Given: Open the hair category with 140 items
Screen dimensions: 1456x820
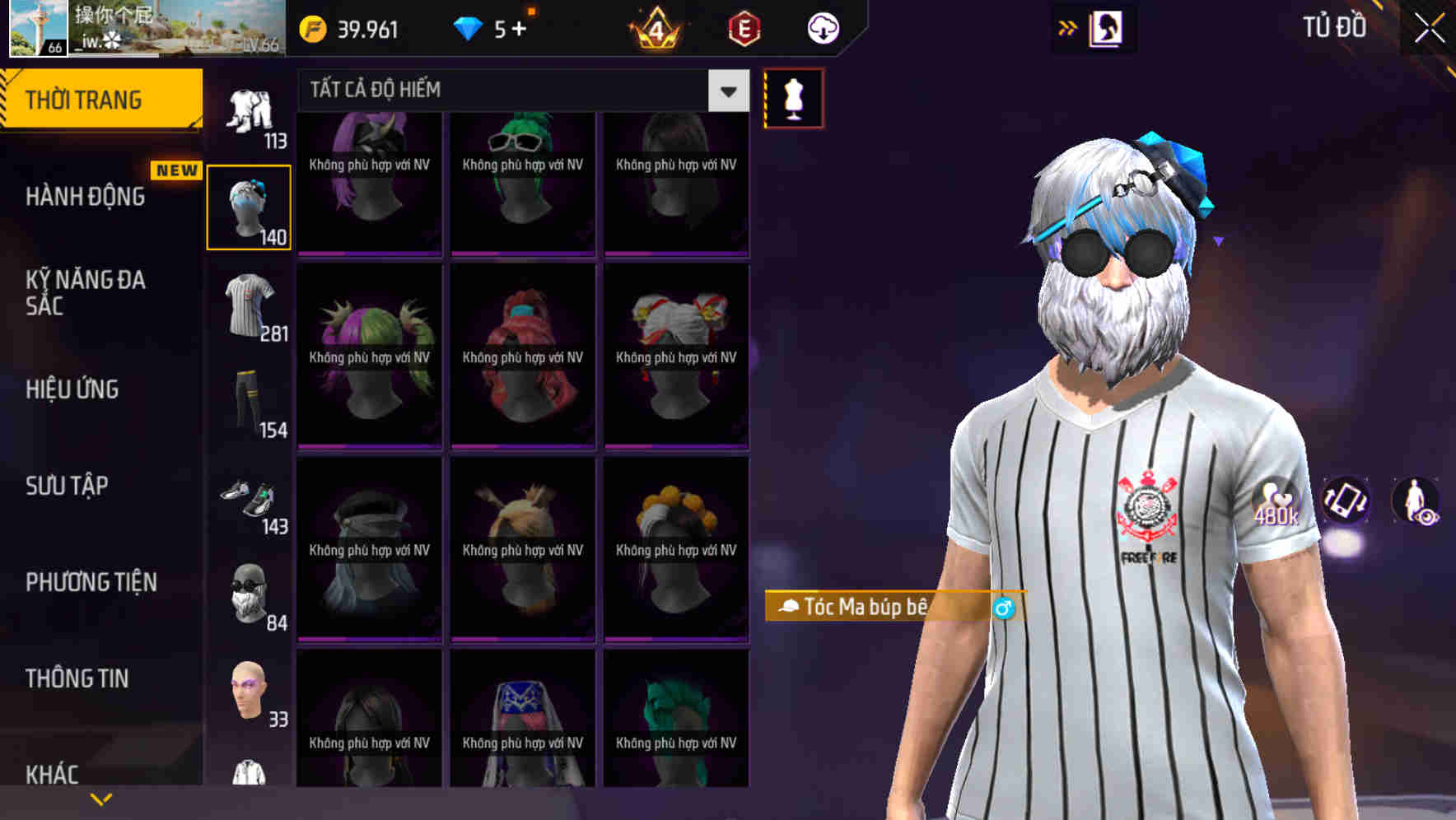Looking at the screenshot, I should coord(249,206).
